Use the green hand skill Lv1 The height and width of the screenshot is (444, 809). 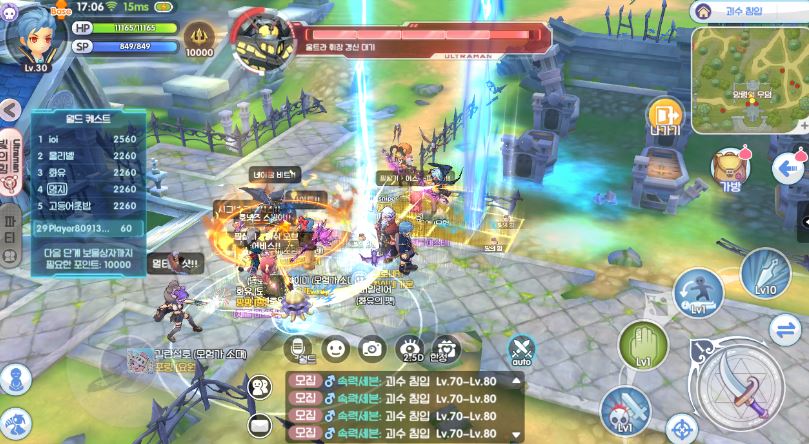tap(644, 345)
